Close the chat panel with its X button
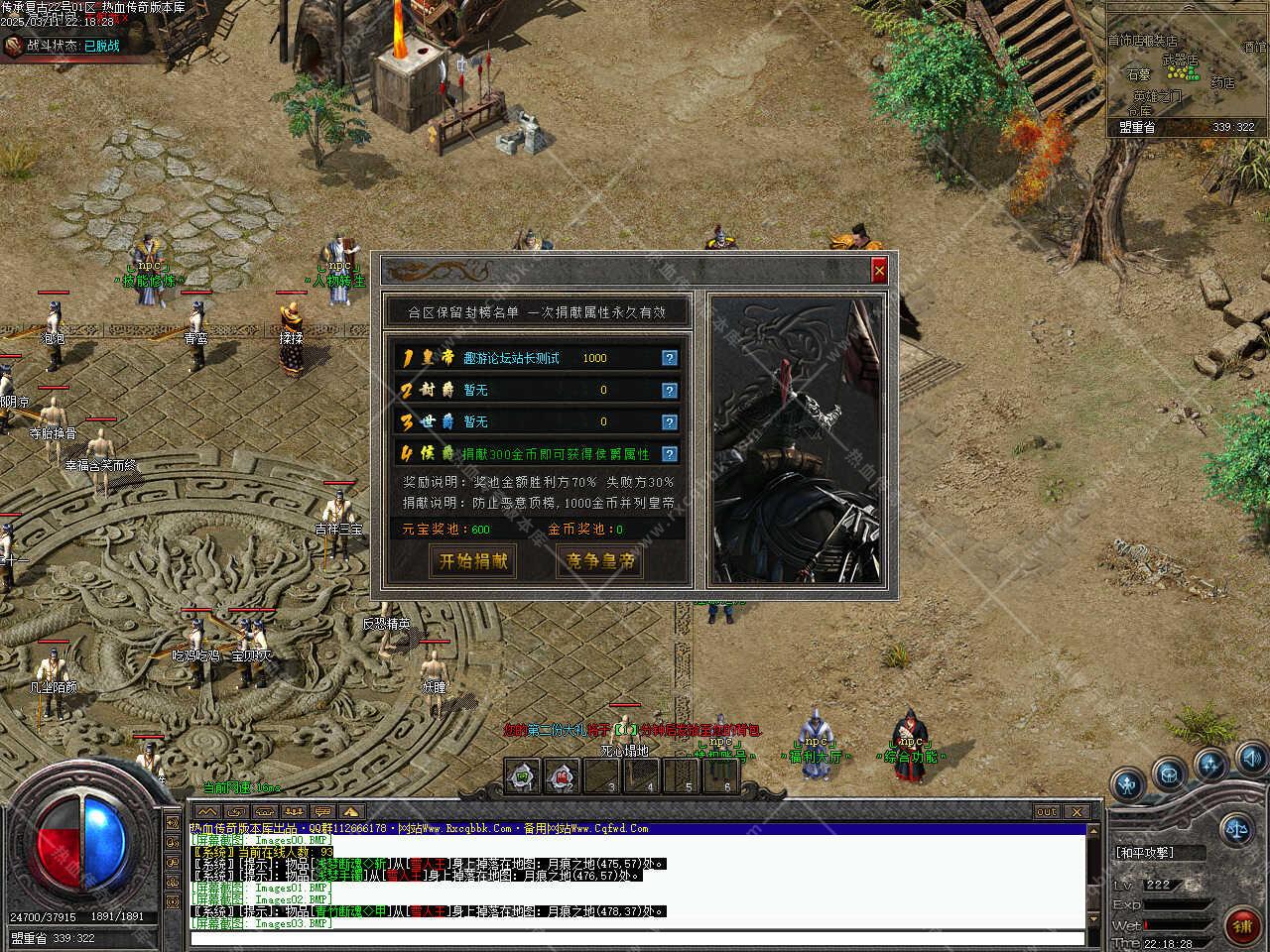 [1077, 811]
